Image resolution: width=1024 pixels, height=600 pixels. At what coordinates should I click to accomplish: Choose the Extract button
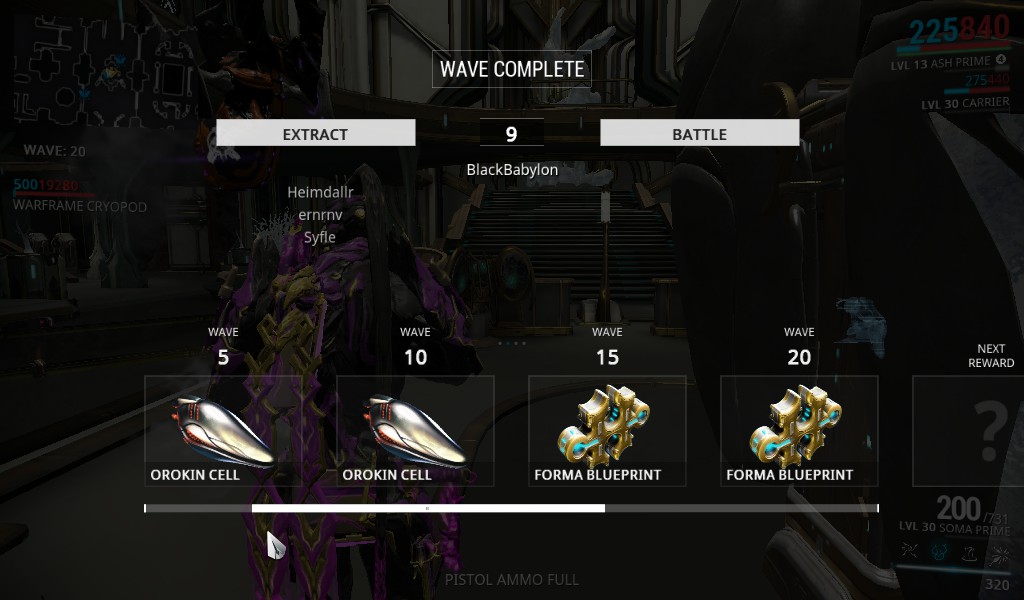pos(315,133)
